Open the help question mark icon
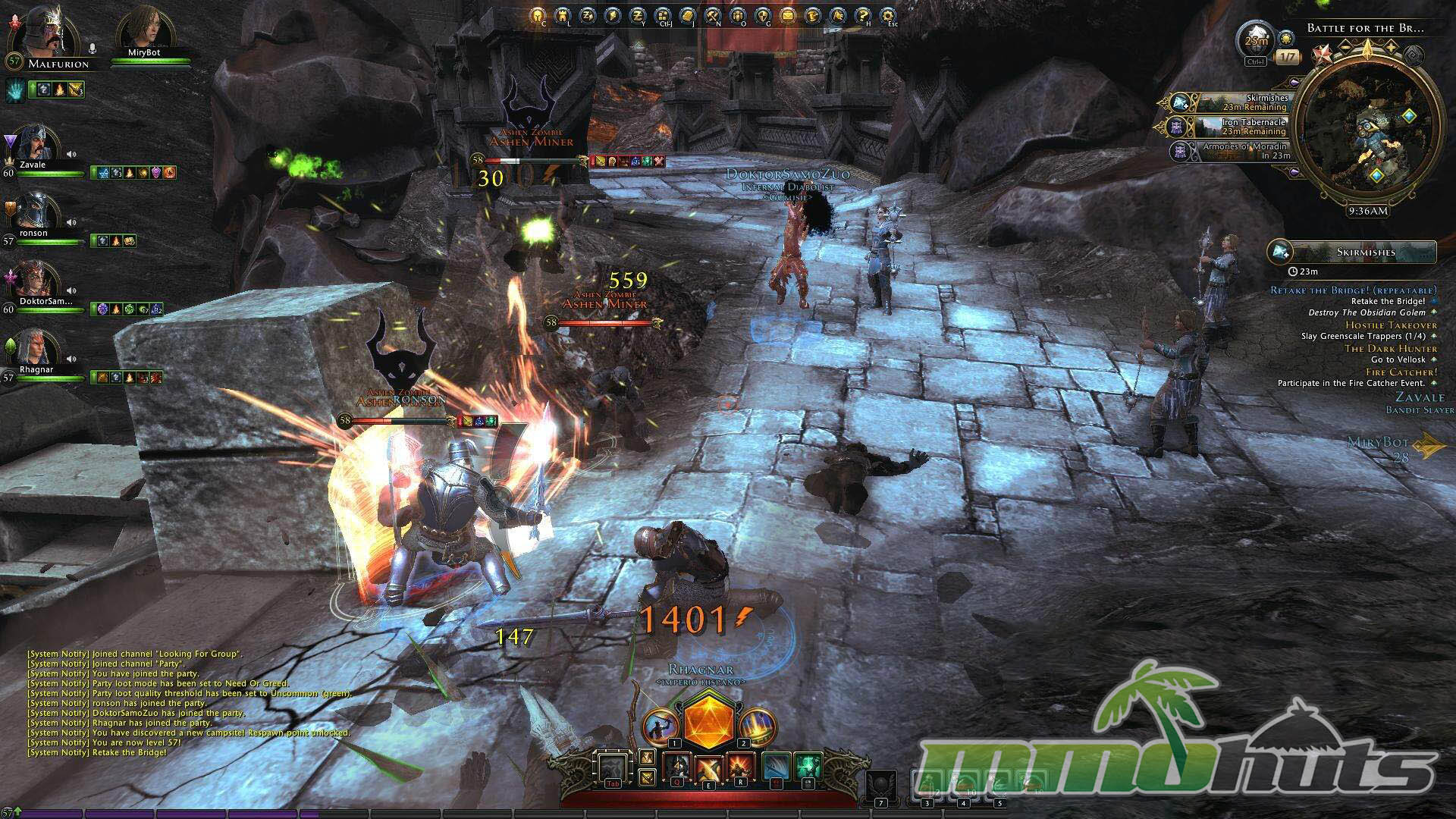The height and width of the screenshot is (819, 1456). point(862,15)
